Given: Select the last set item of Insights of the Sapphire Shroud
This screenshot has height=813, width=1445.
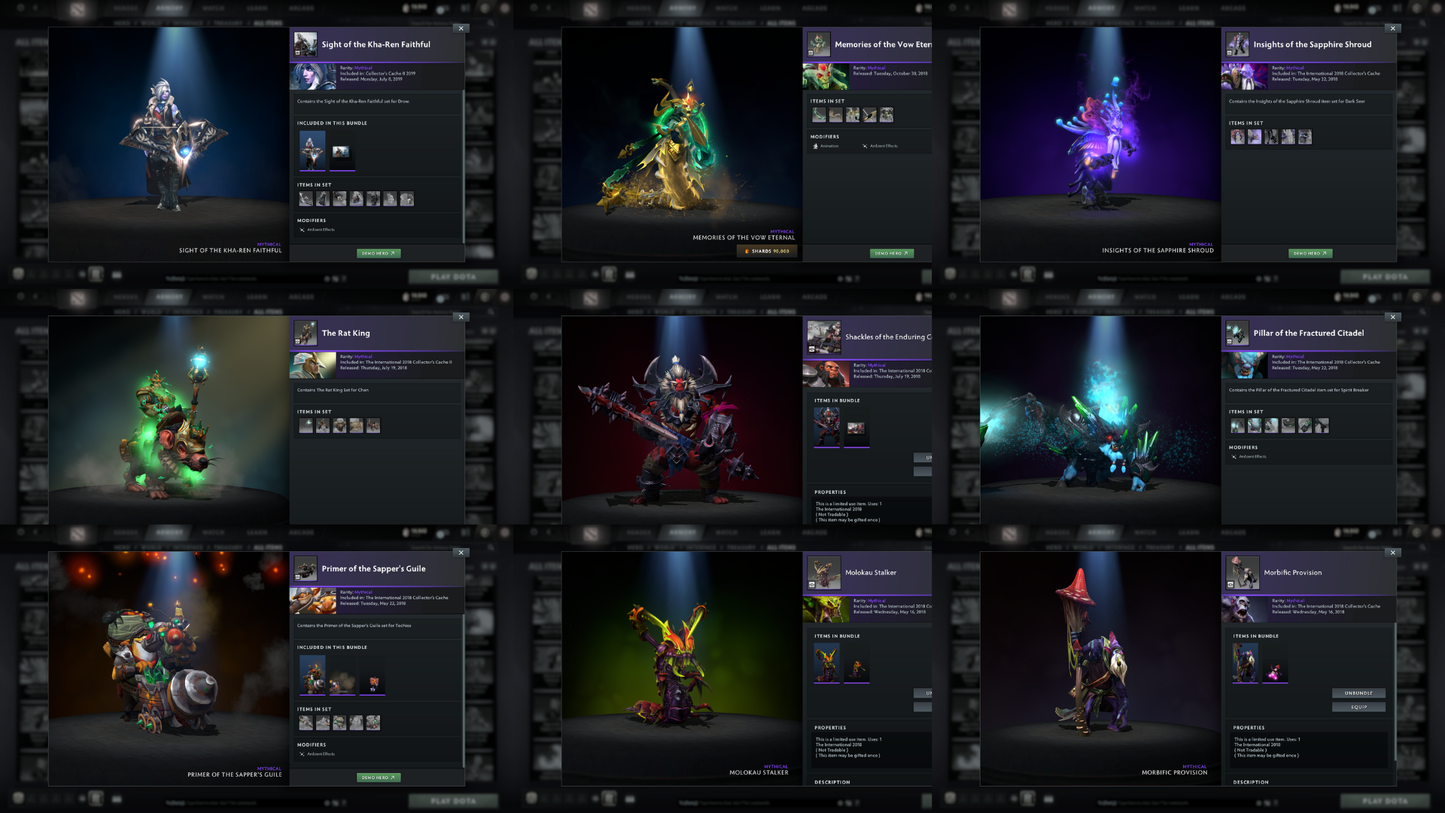Looking at the screenshot, I should click(1304, 136).
